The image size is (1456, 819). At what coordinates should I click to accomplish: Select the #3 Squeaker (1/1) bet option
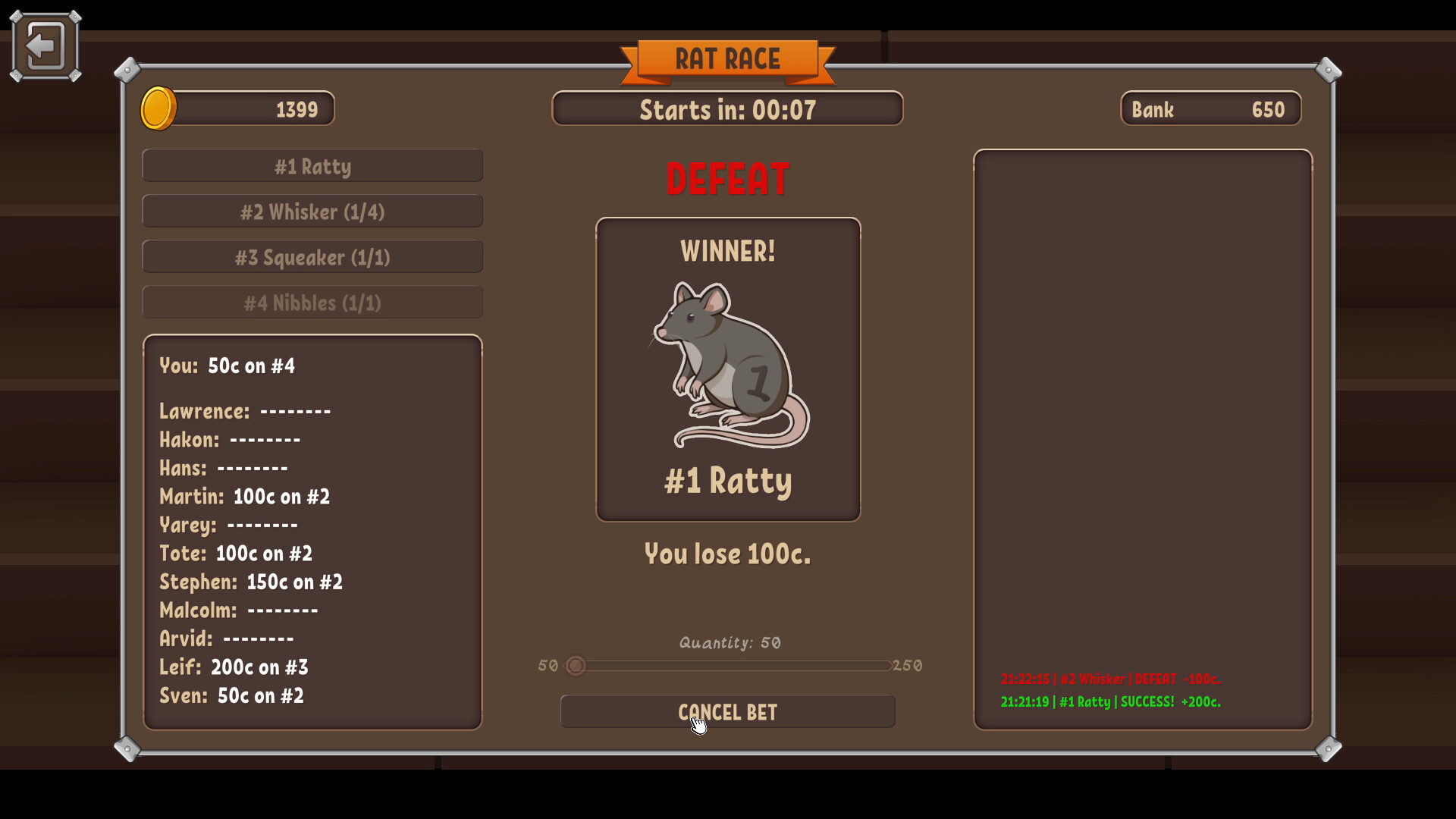(x=312, y=256)
